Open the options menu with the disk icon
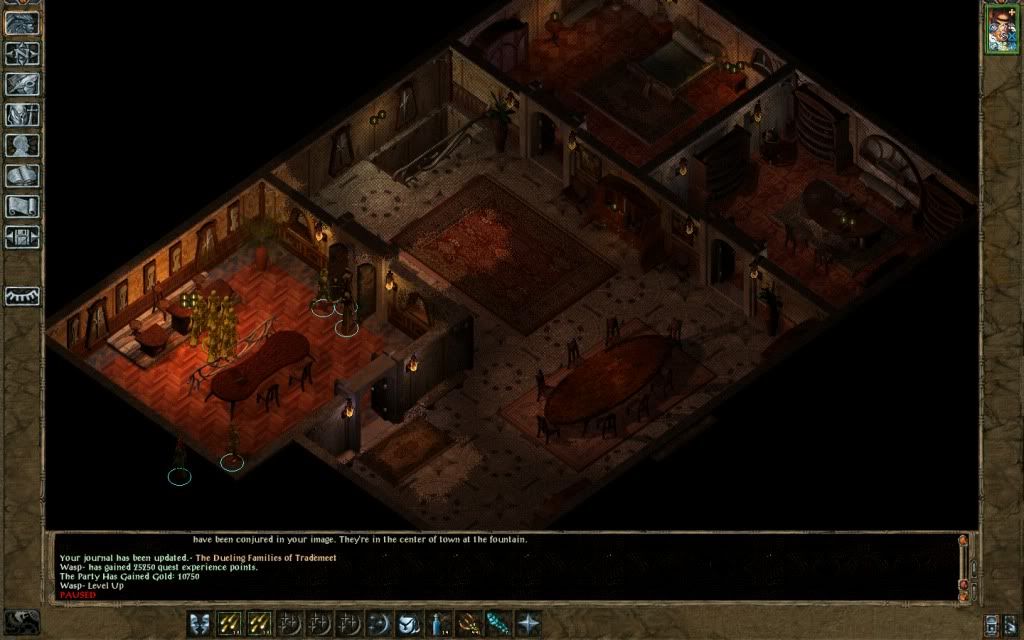This screenshot has height=640, width=1024. pos(22,237)
